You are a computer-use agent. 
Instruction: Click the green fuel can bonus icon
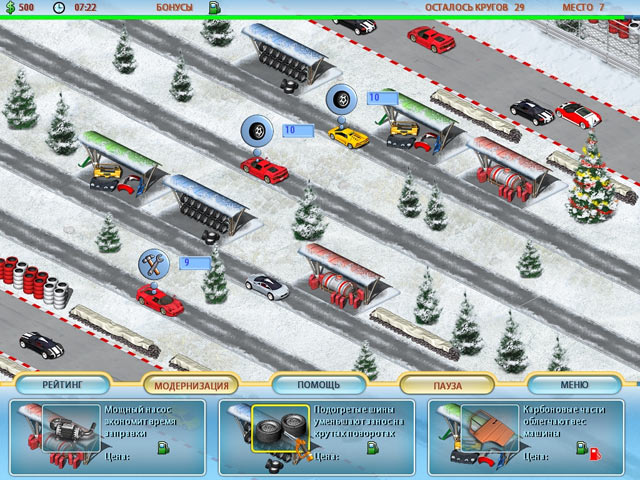pyautogui.click(x=214, y=8)
